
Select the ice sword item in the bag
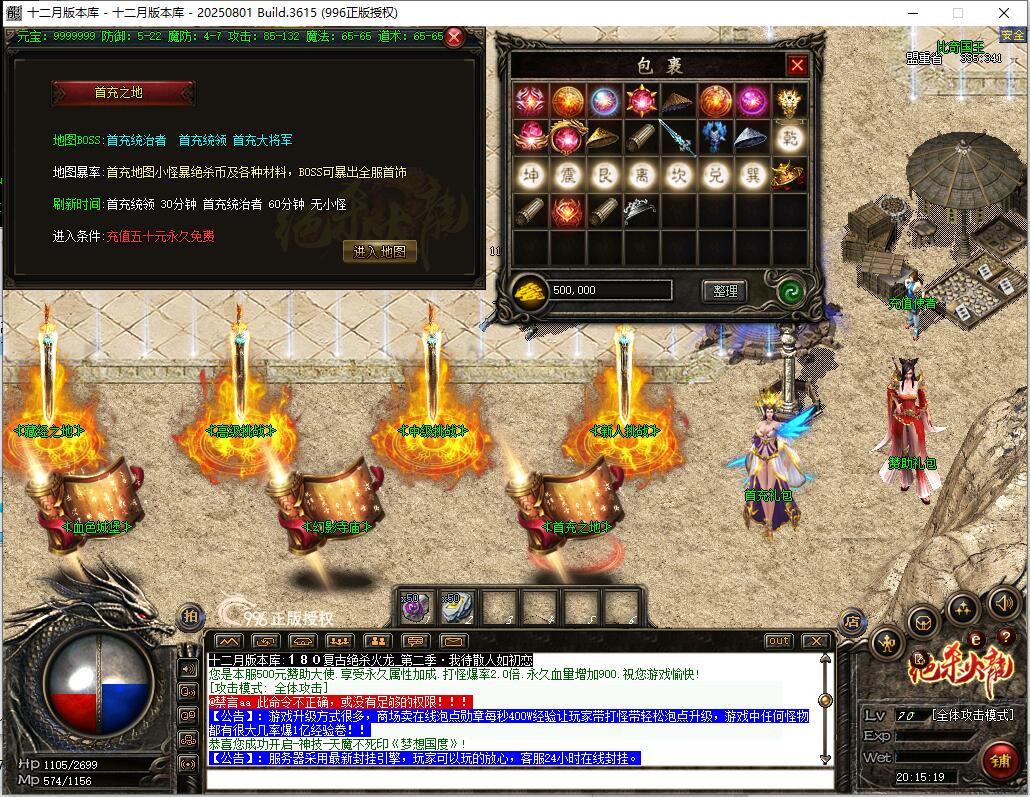click(678, 137)
